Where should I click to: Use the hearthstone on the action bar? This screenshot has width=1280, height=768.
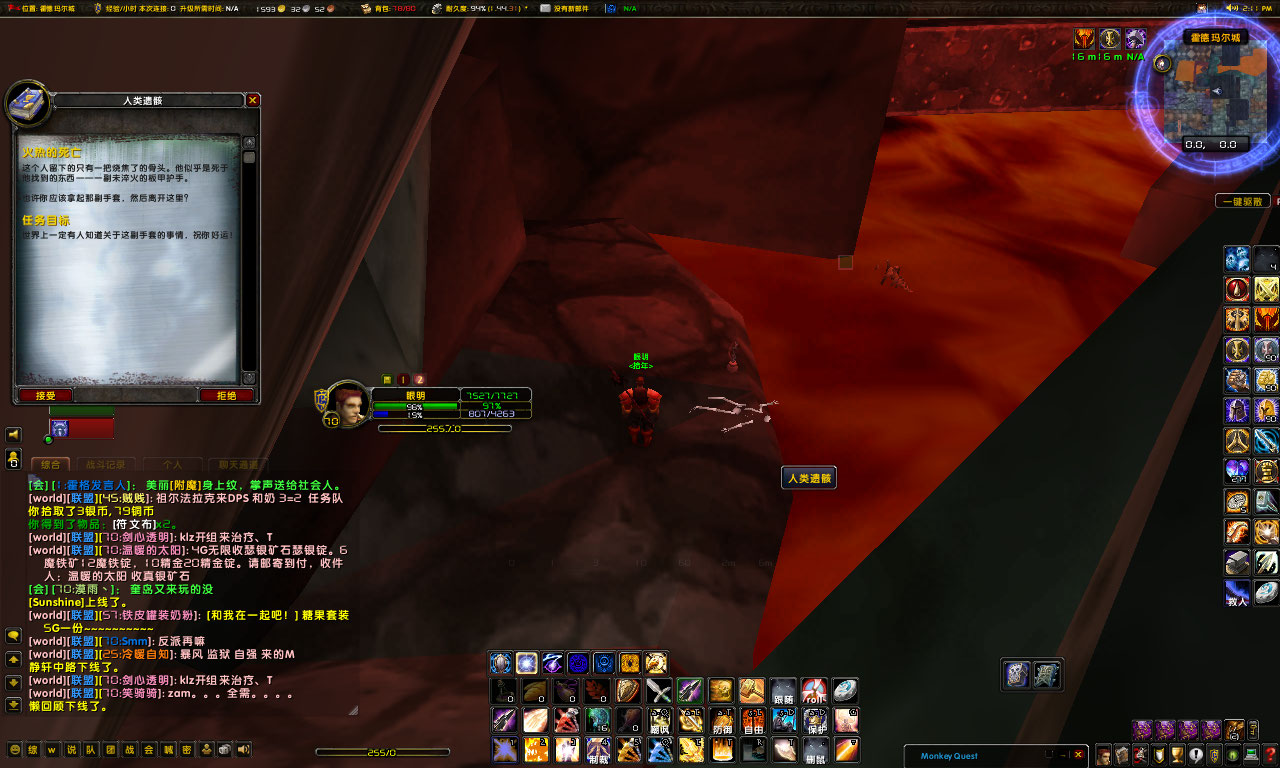pyautogui.click(x=846, y=691)
